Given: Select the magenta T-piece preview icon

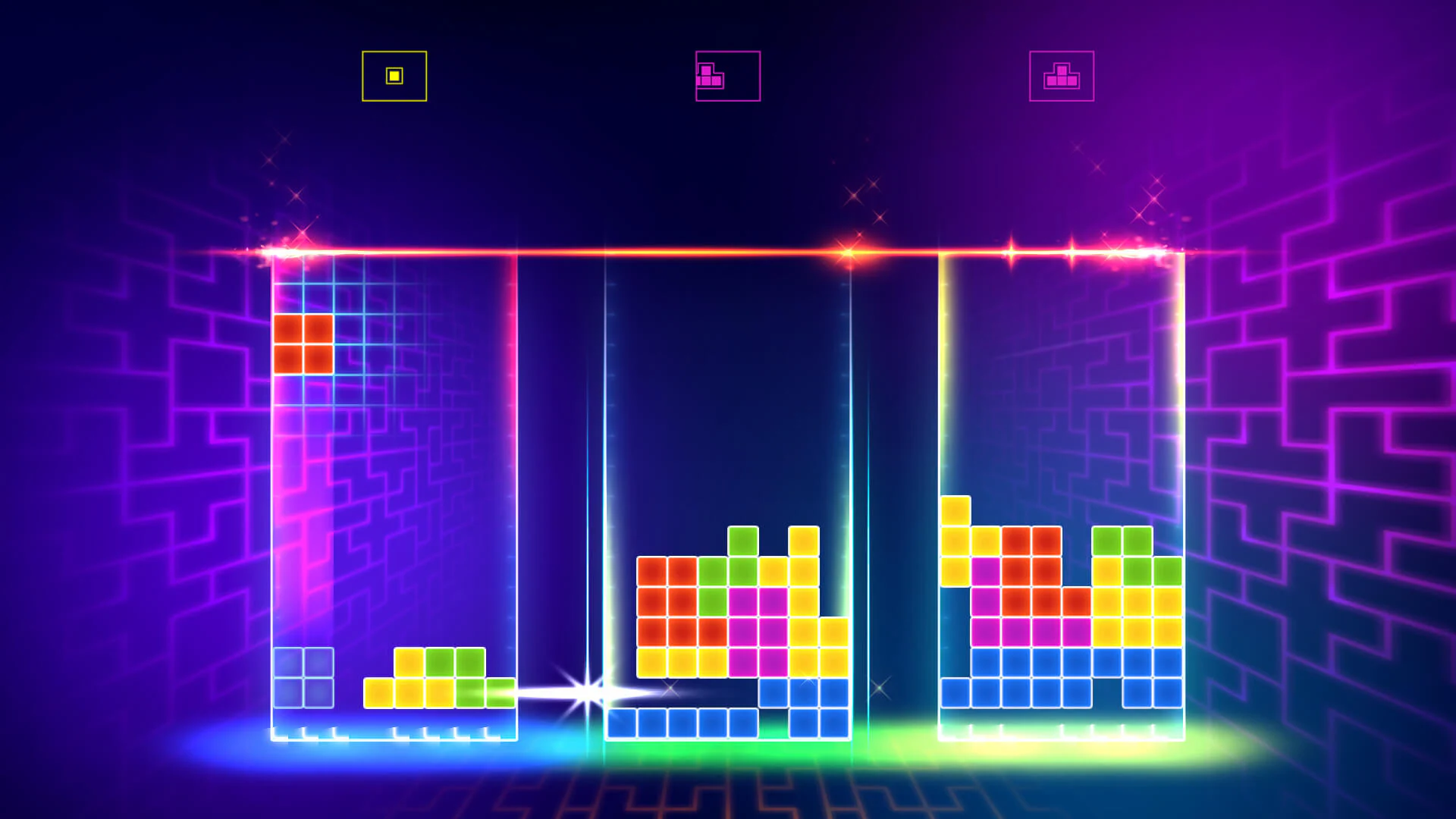Looking at the screenshot, I should click(1062, 74).
